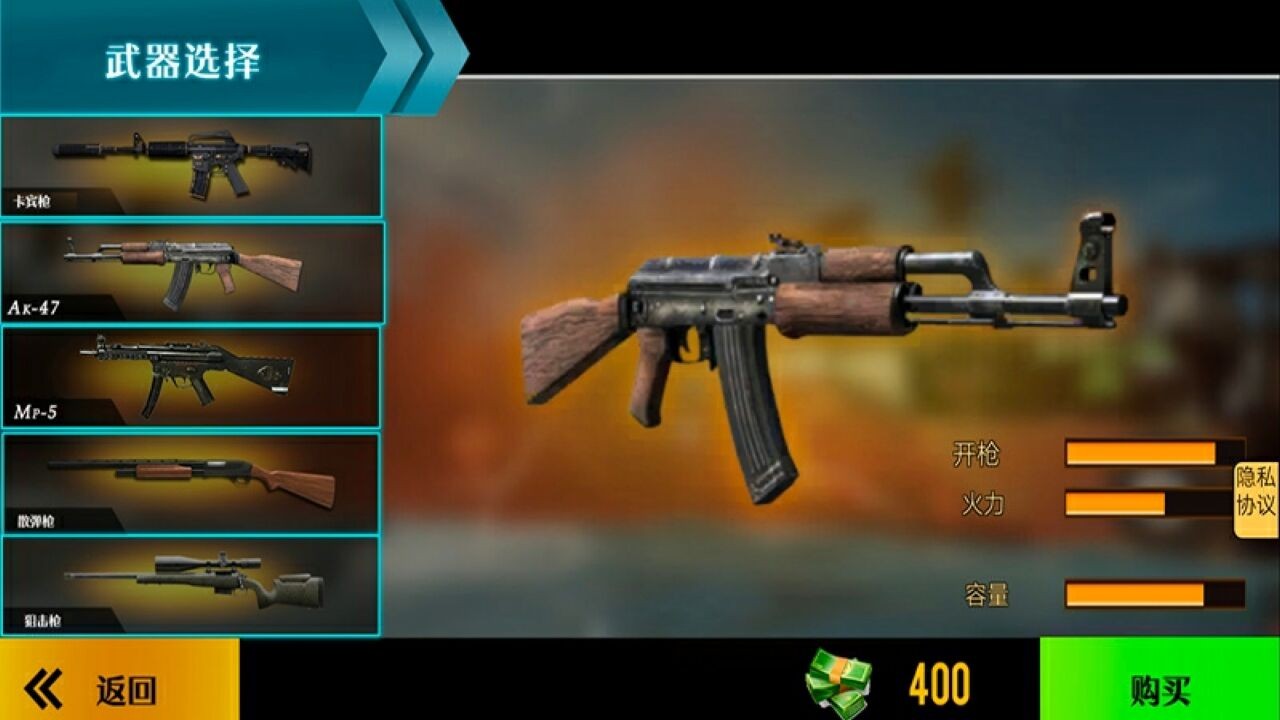1280x720 pixels.
Task: Go back with the 返回 button
Action: point(119,688)
